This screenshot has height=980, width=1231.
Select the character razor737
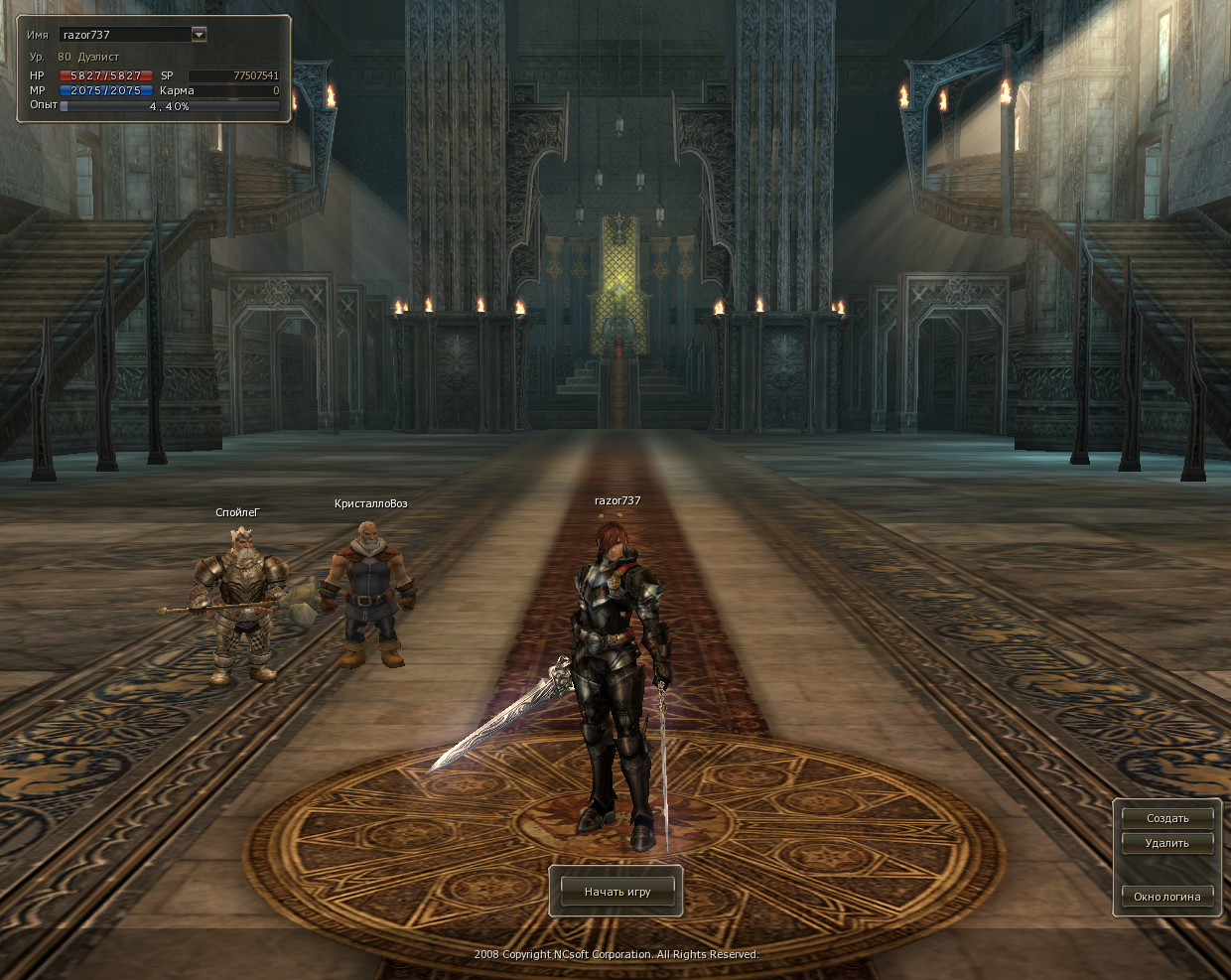pyautogui.click(x=617, y=675)
